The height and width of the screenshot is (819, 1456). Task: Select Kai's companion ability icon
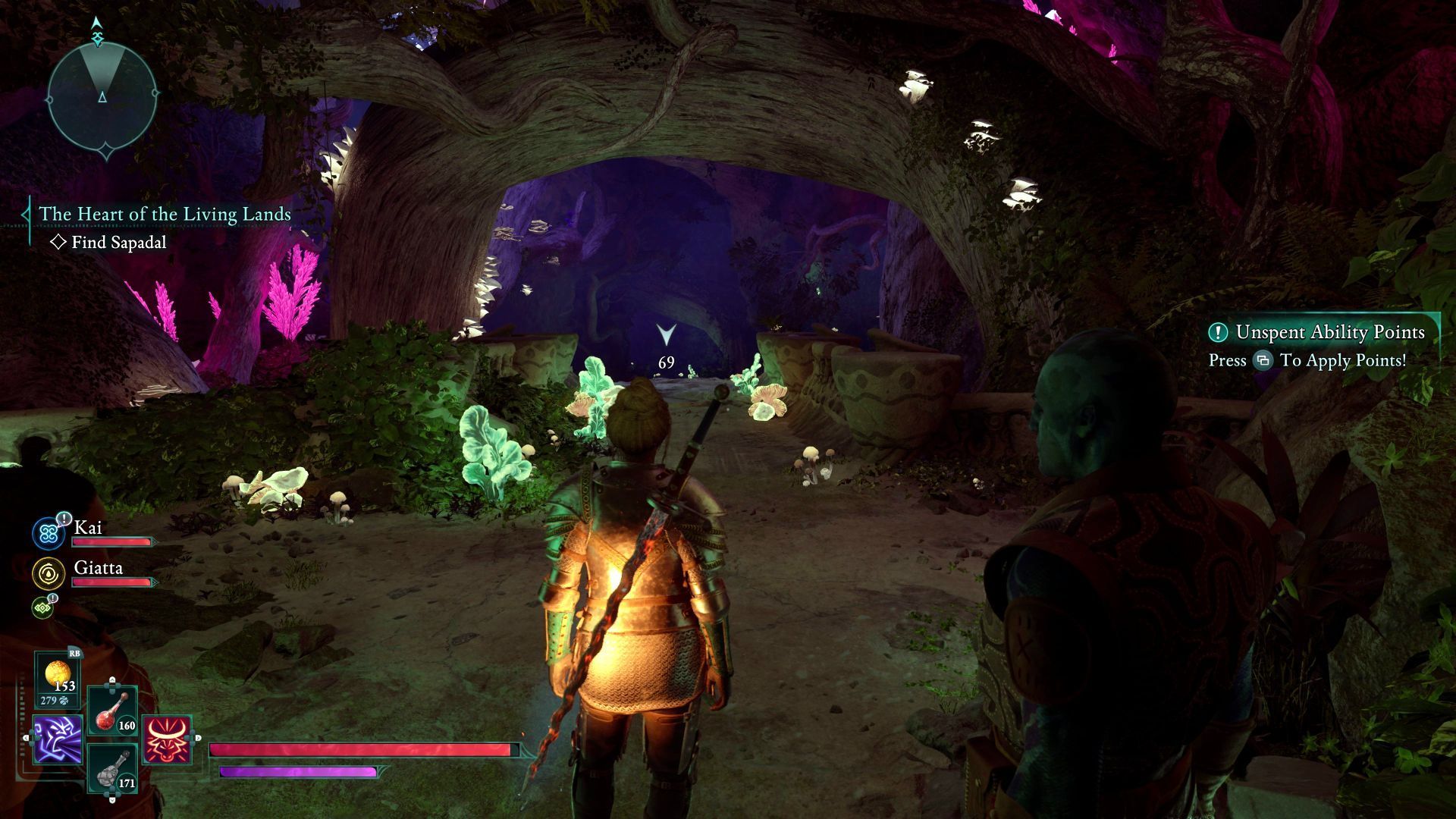[49, 534]
